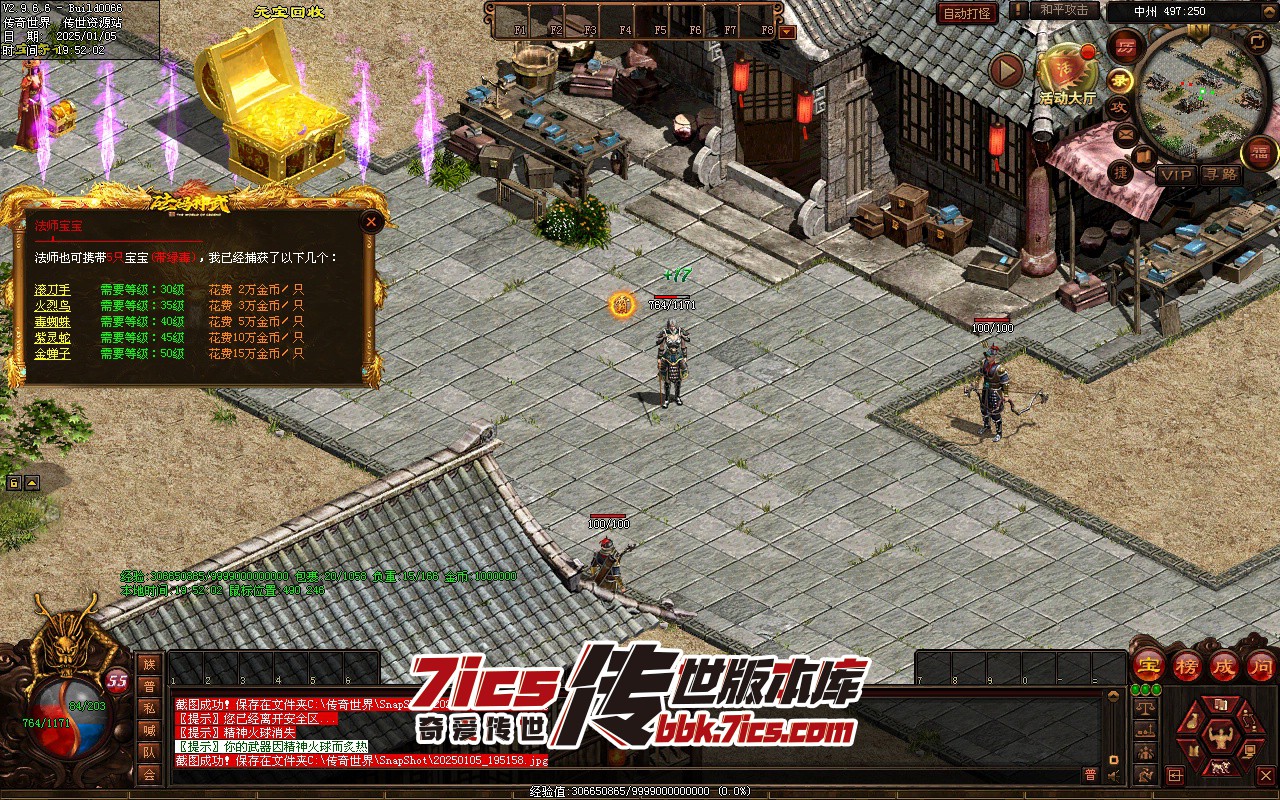Pick the 金蝉子 pet entry
This screenshot has width=1280, height=800.
(x=52, y=354)
